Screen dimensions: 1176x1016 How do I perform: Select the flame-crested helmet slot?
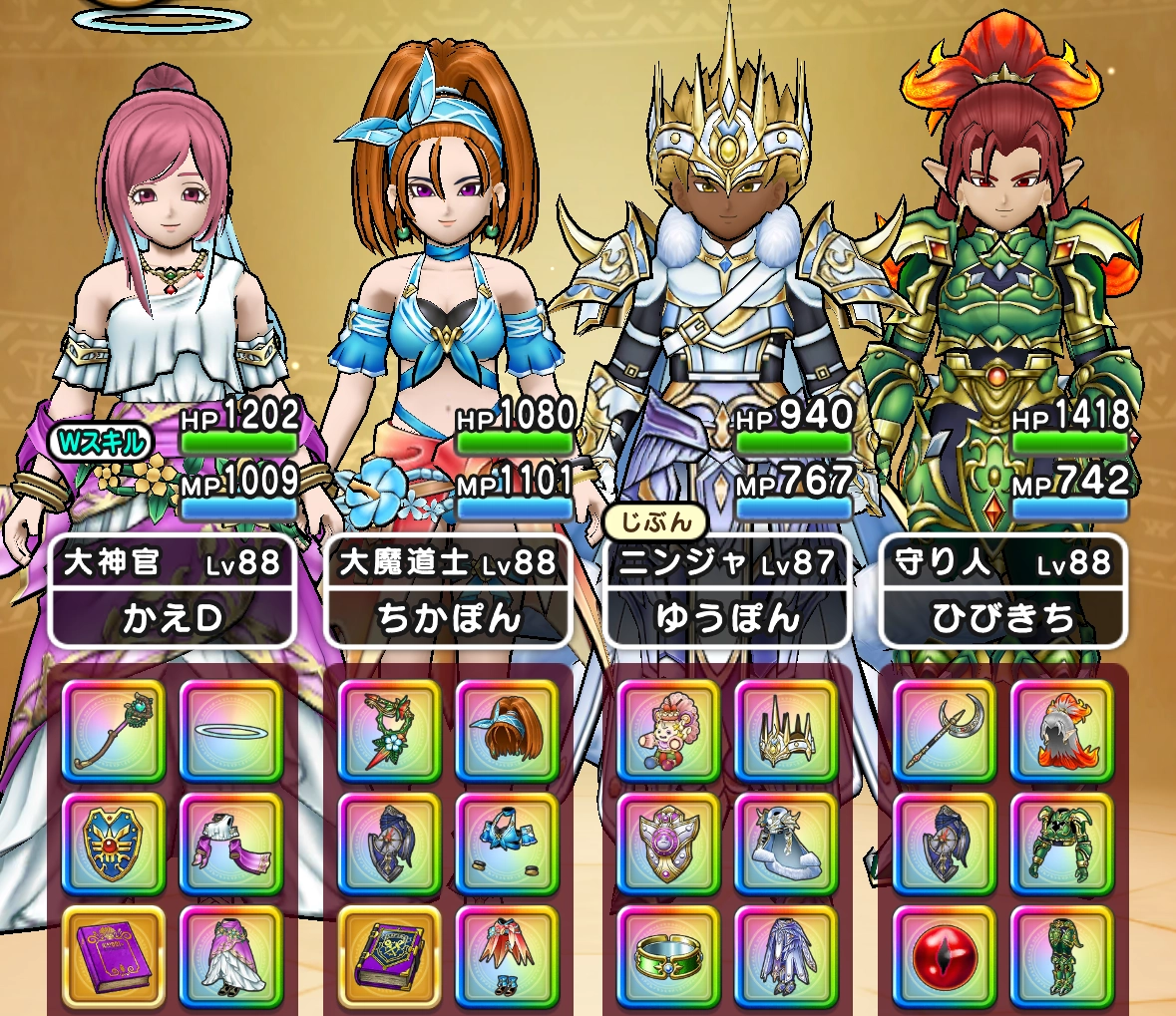(x=1062, y=731)
